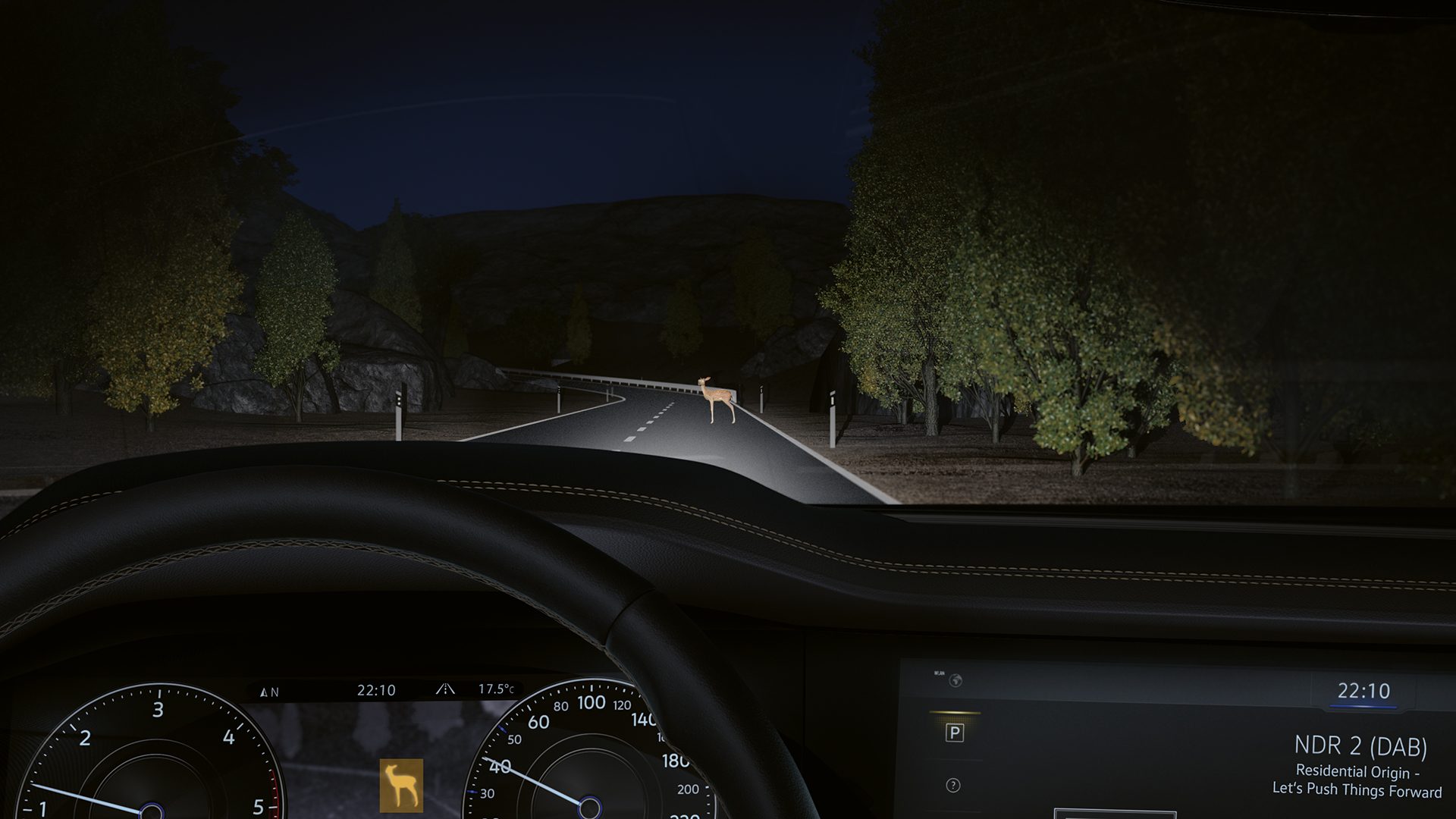Open the question mark help icon

(953, 786)
